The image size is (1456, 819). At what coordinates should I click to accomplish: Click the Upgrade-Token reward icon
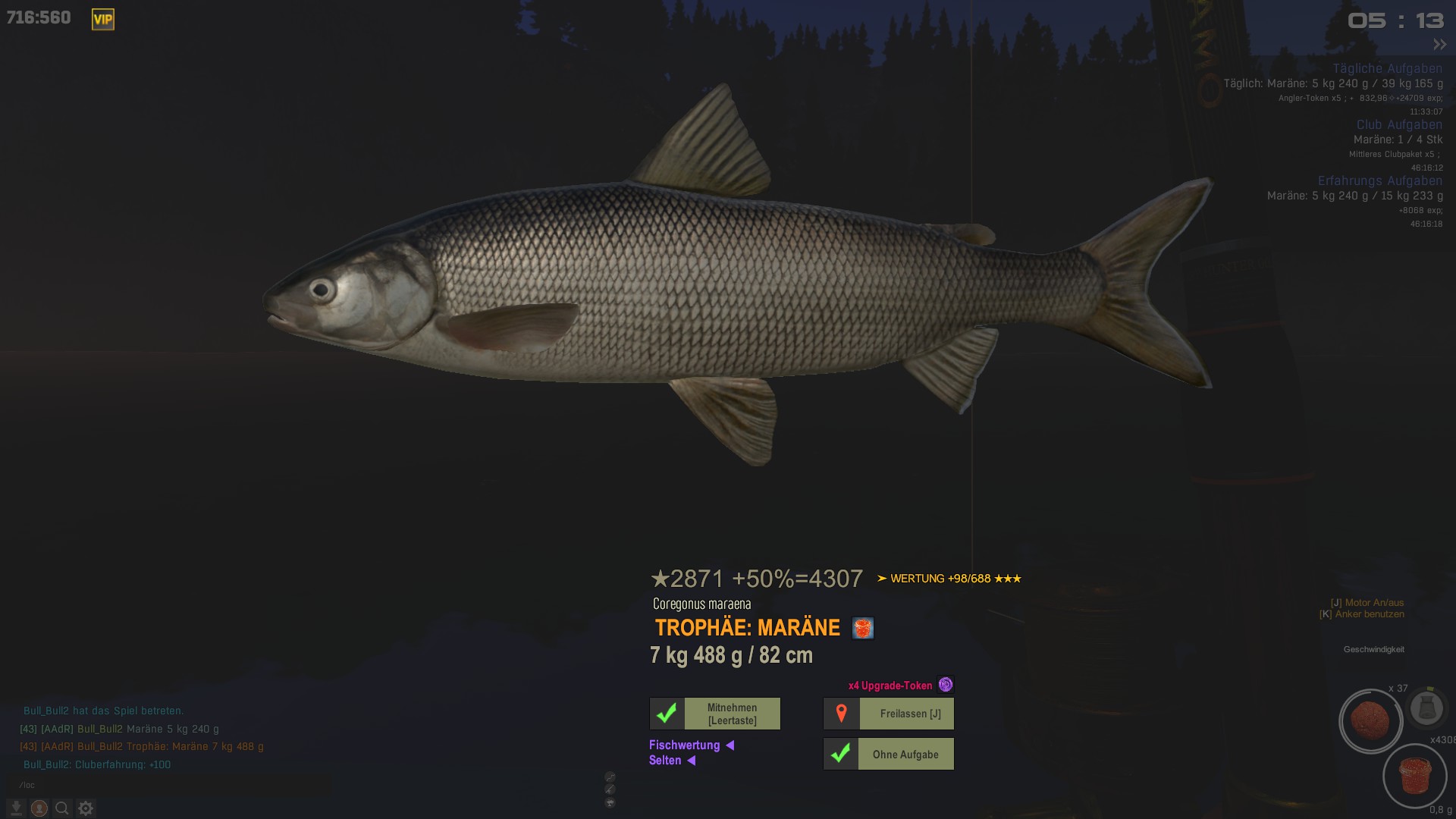coord(945,685)
